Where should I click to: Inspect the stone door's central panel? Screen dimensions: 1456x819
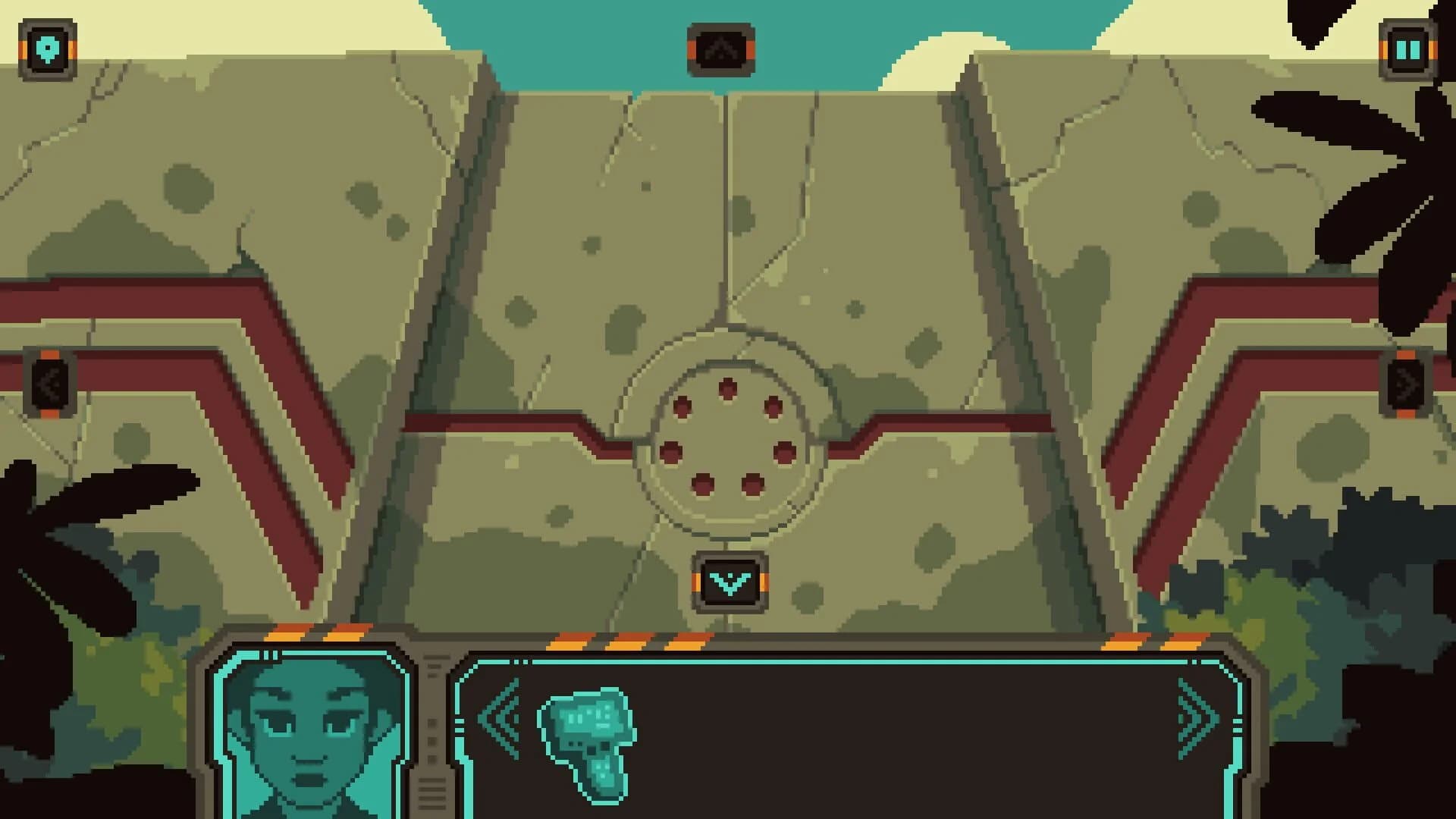728,227
